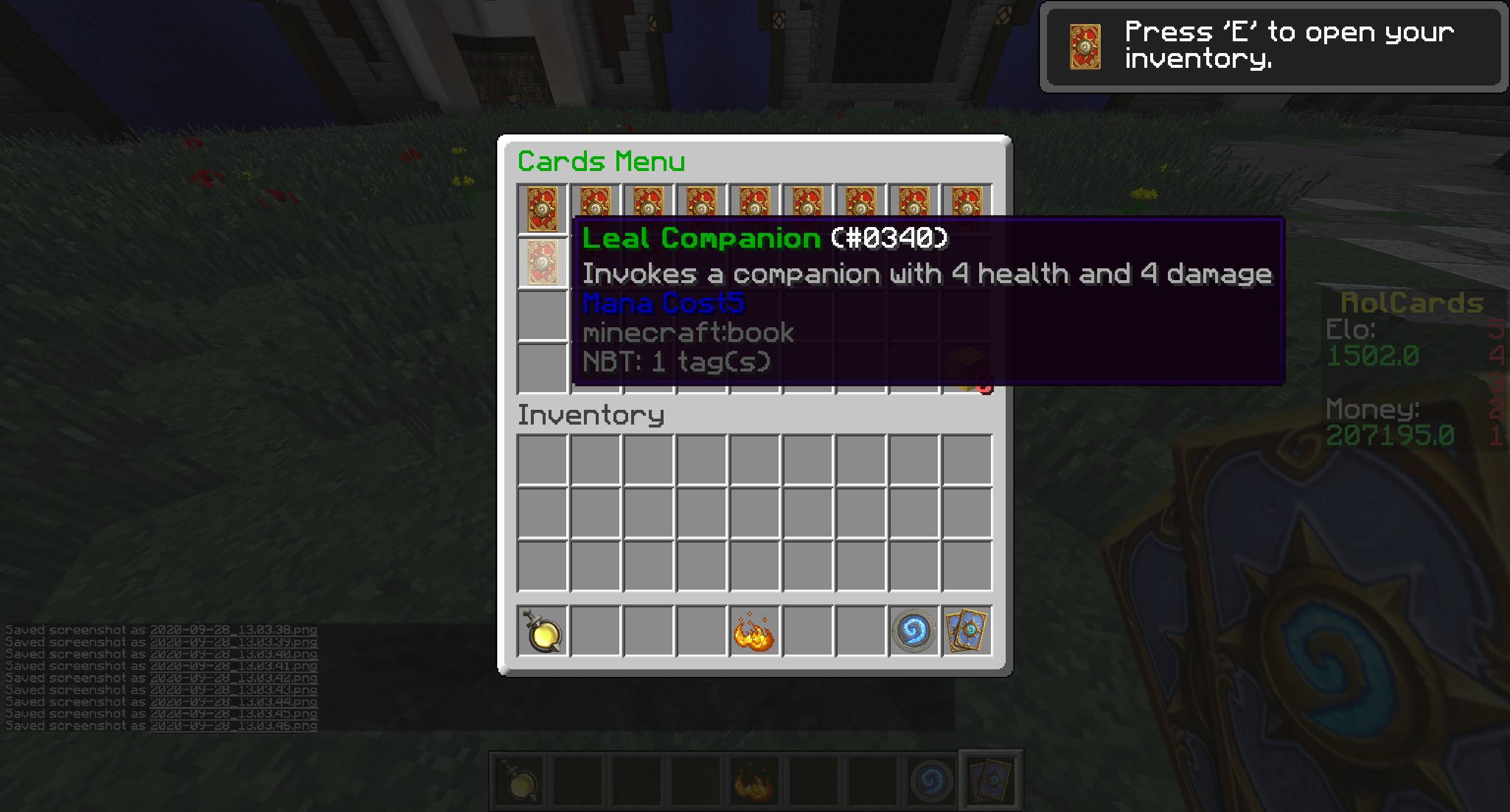Screen dimensions: 1510x812
Task: Choose the blue swirl orb item
Action: point(913,632)
